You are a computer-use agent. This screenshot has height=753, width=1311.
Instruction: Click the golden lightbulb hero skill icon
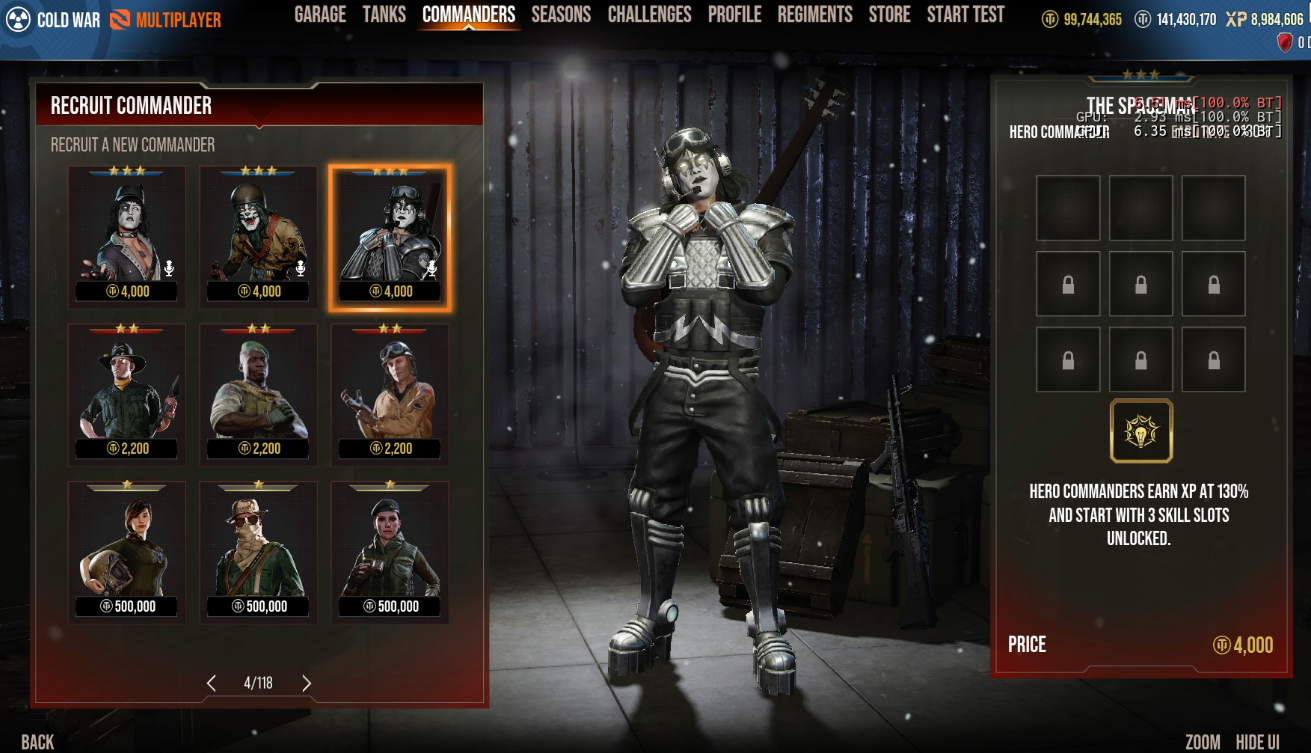pyautogui.click(x=1141, y=431)
